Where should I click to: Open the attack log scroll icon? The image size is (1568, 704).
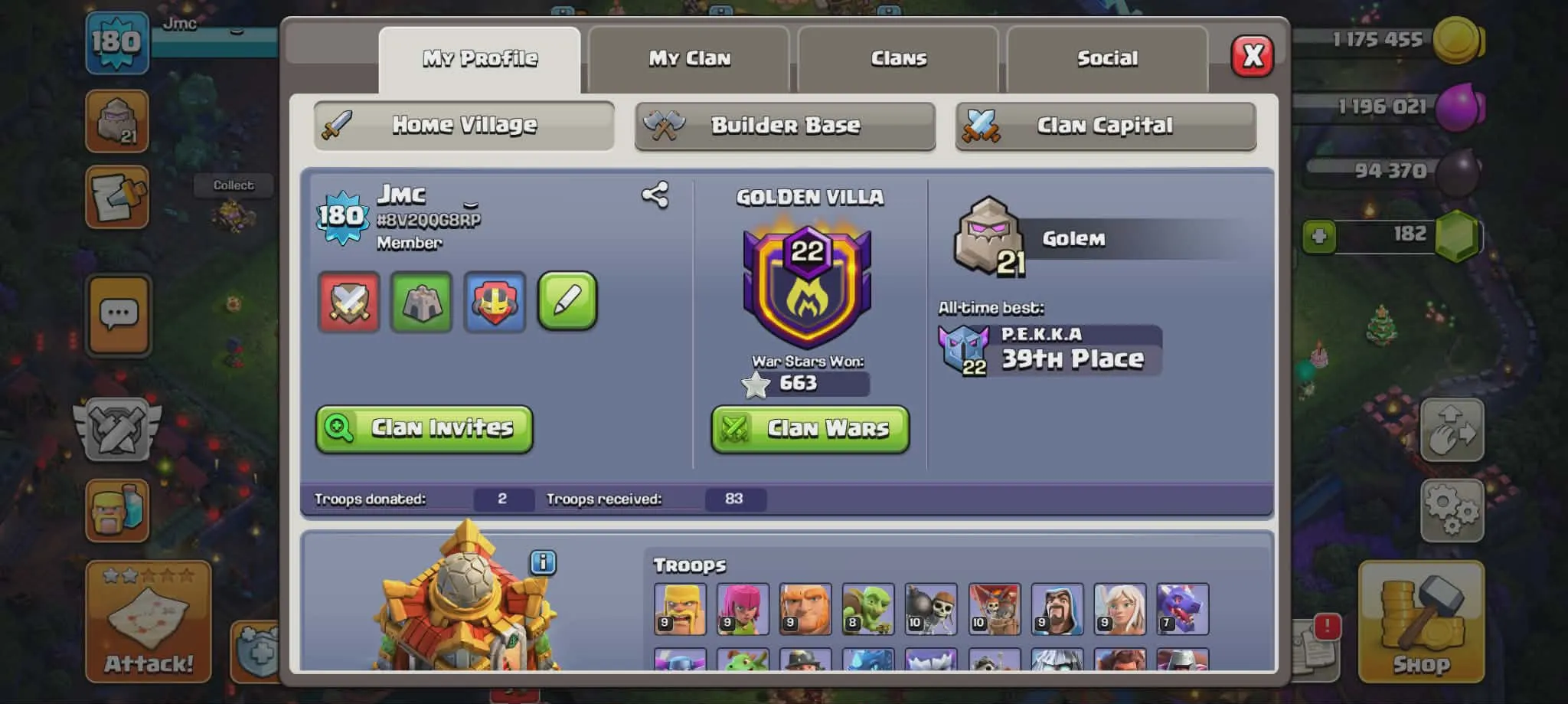(x=116, y=198)
